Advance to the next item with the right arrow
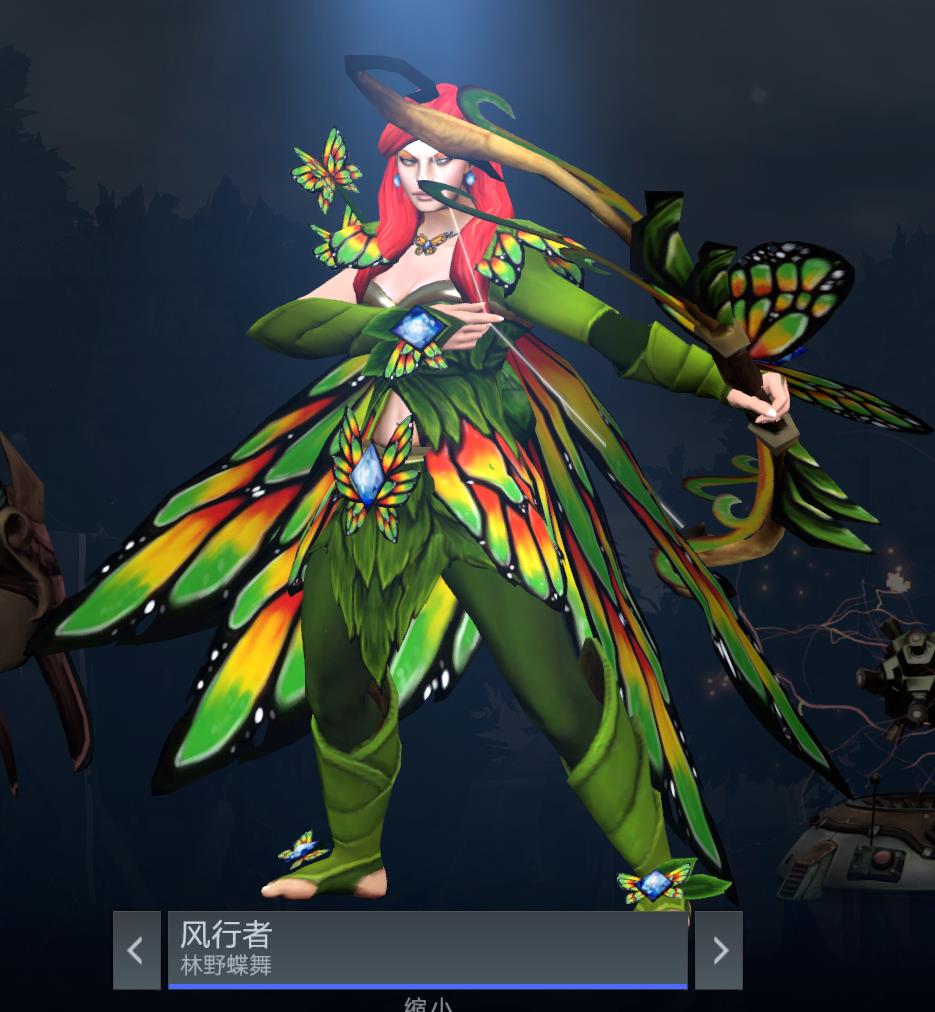The image size is (935, 1012). point(719,950)
